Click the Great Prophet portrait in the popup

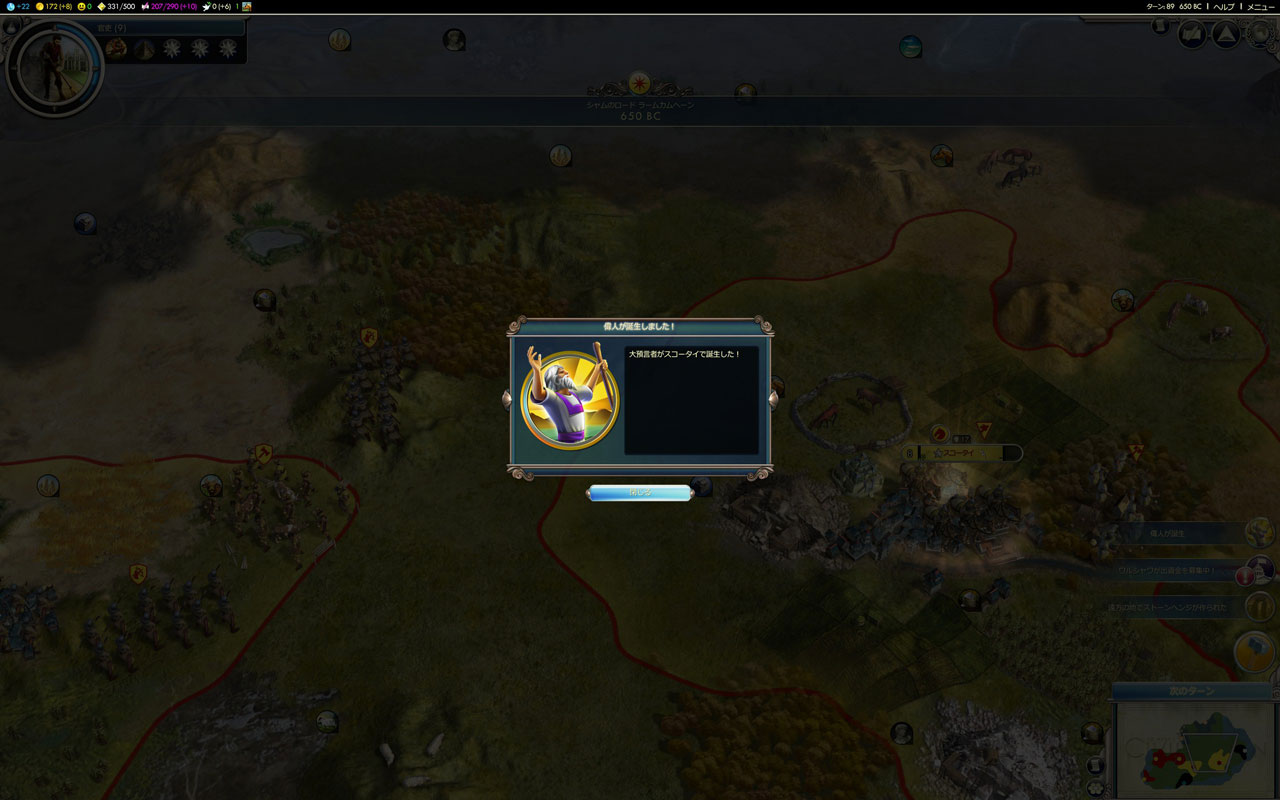click(x=570, y=399)
